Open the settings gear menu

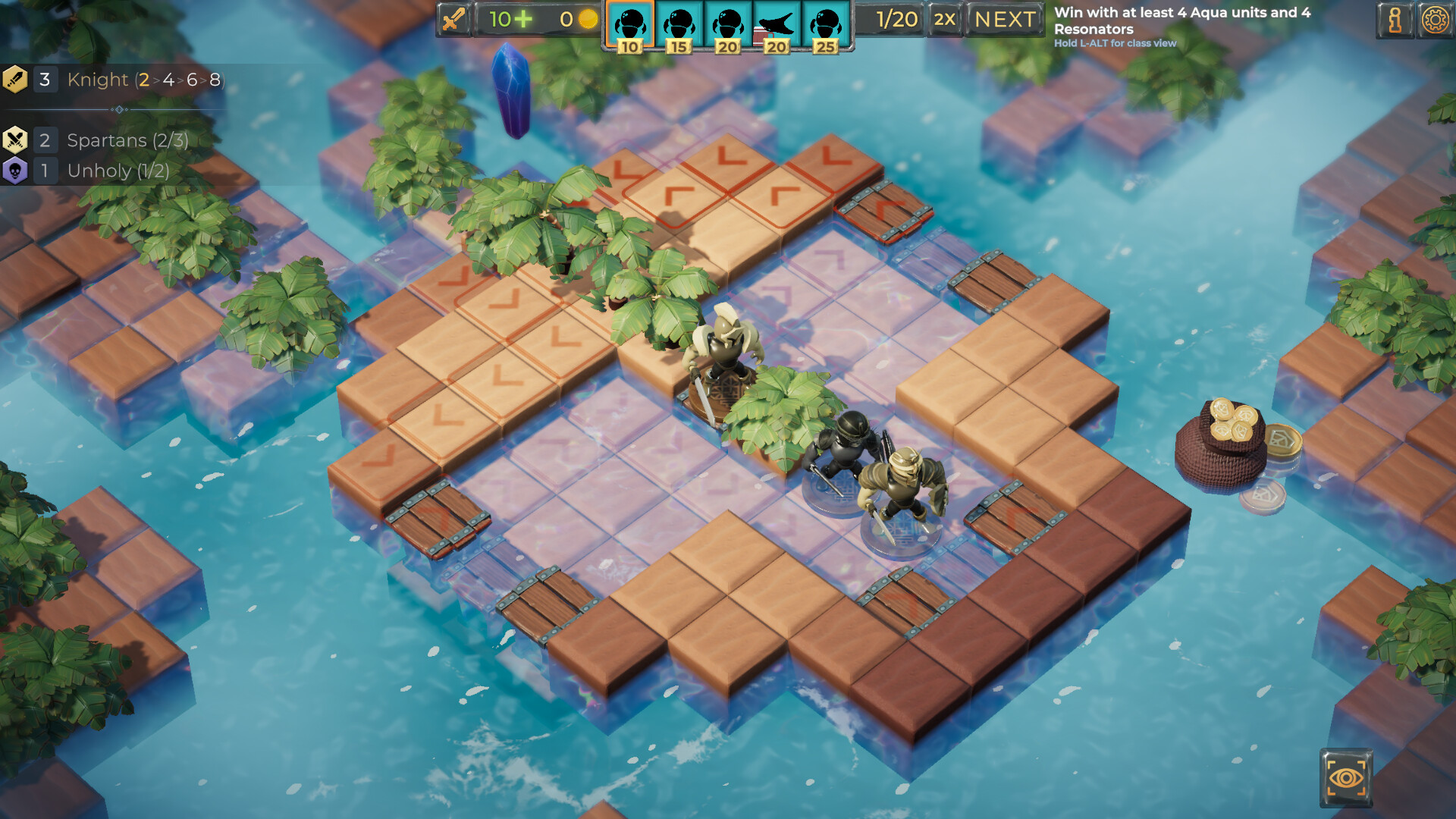[x=1434, y=19]
